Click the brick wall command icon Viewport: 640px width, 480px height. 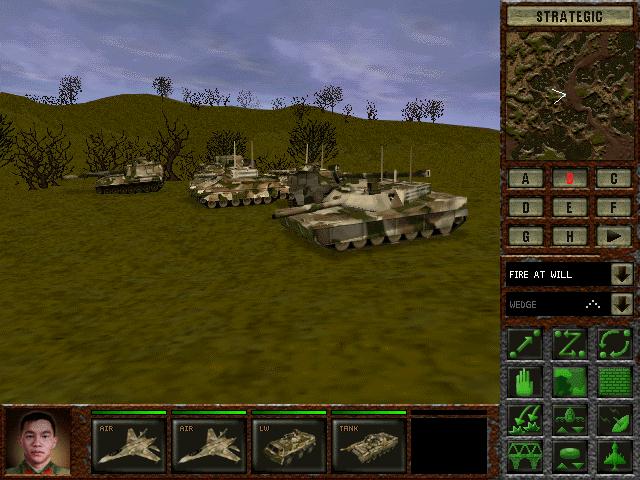click(x=614, y=381)
